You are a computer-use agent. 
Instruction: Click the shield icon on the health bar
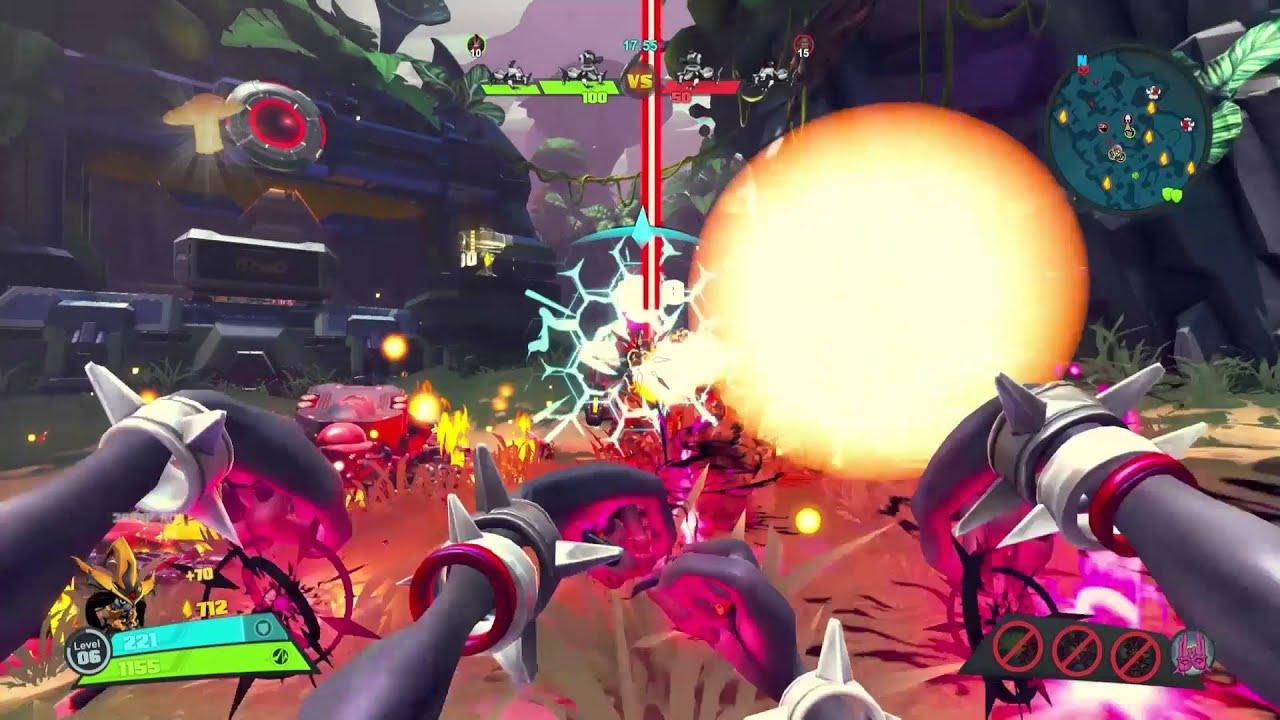[x=262, y=628]
